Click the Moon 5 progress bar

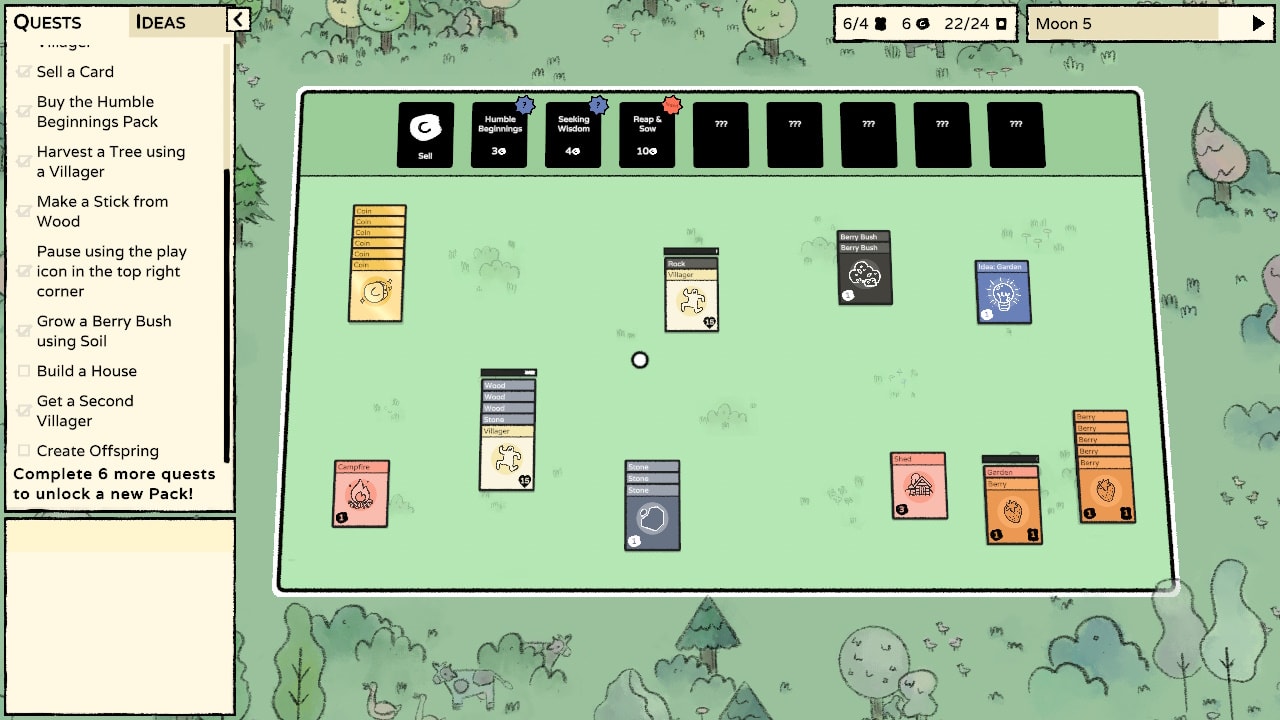(x=1130, y=23)
